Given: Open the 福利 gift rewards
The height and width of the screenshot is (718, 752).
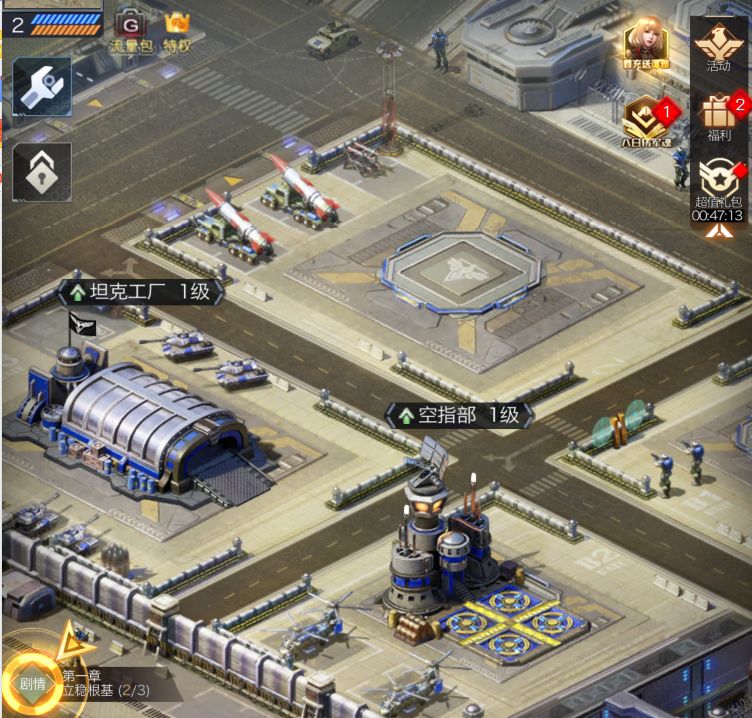Looking at the screenshot, I should pos(718,115).
